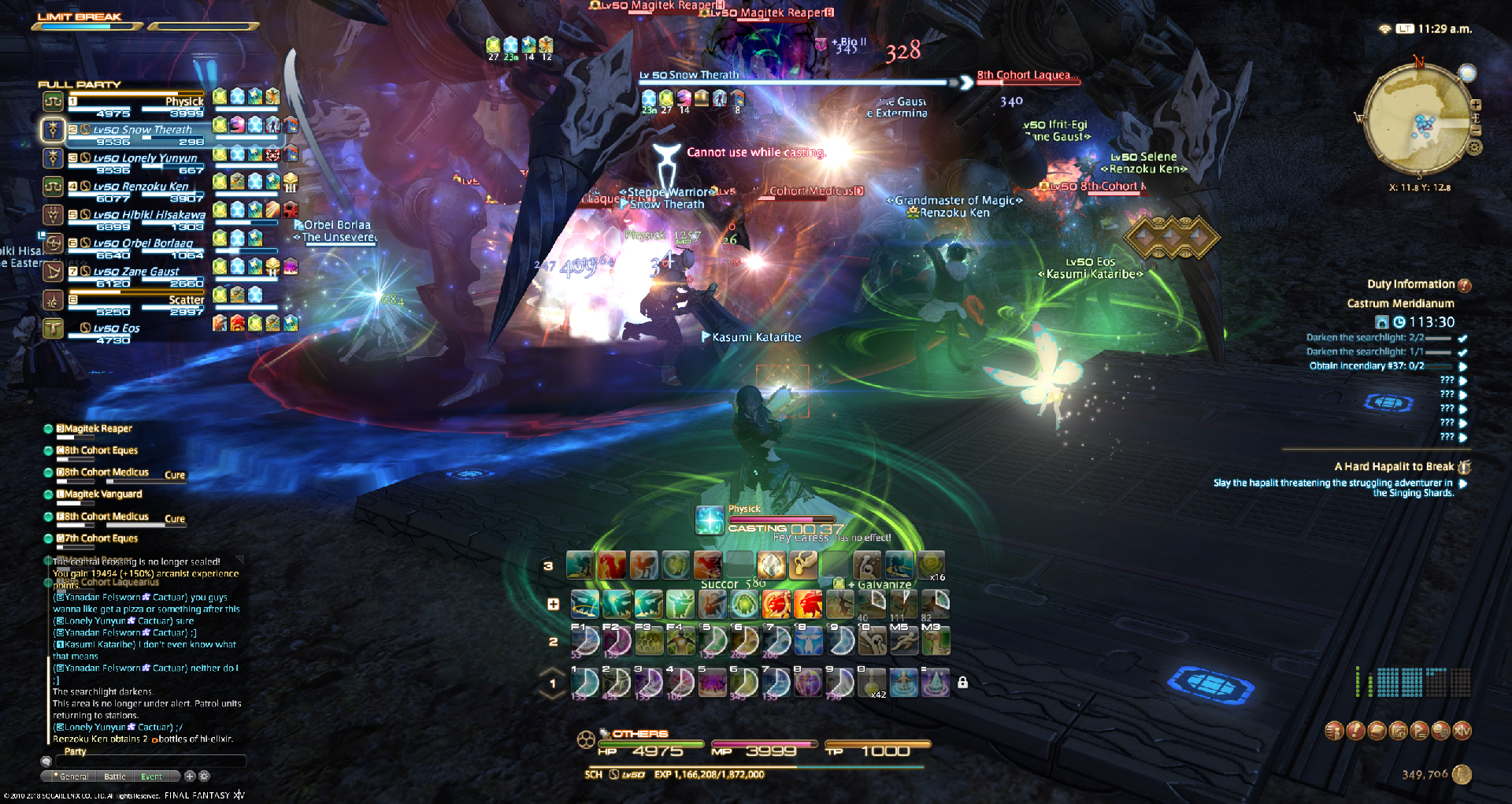Click the weather indicator by the minimap
This screenshot has height=804, width=1512.
1467,73
